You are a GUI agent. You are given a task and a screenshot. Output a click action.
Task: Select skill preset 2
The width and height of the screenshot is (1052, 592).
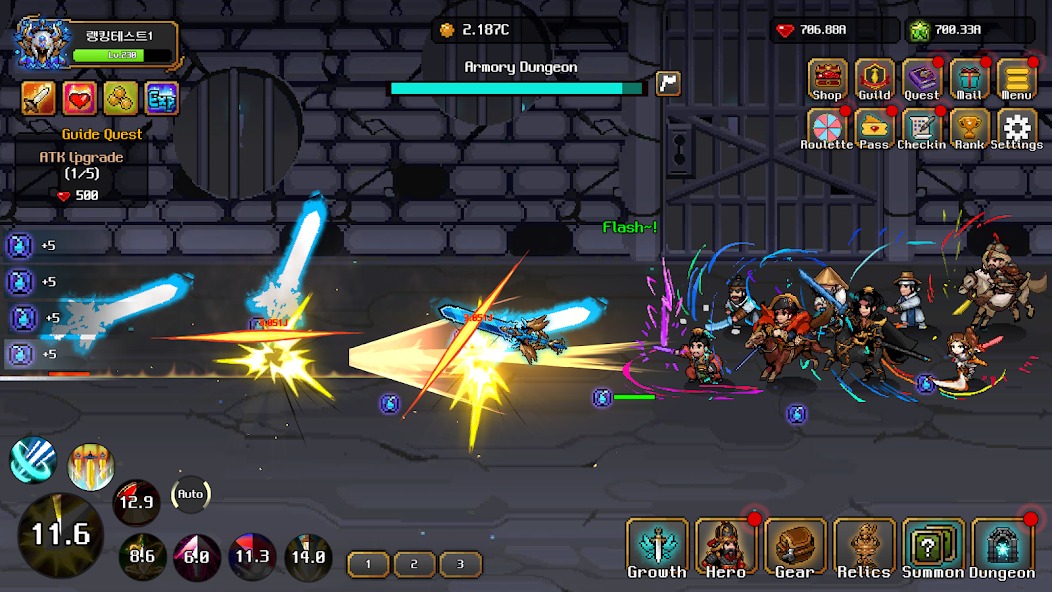coord(414,564)
